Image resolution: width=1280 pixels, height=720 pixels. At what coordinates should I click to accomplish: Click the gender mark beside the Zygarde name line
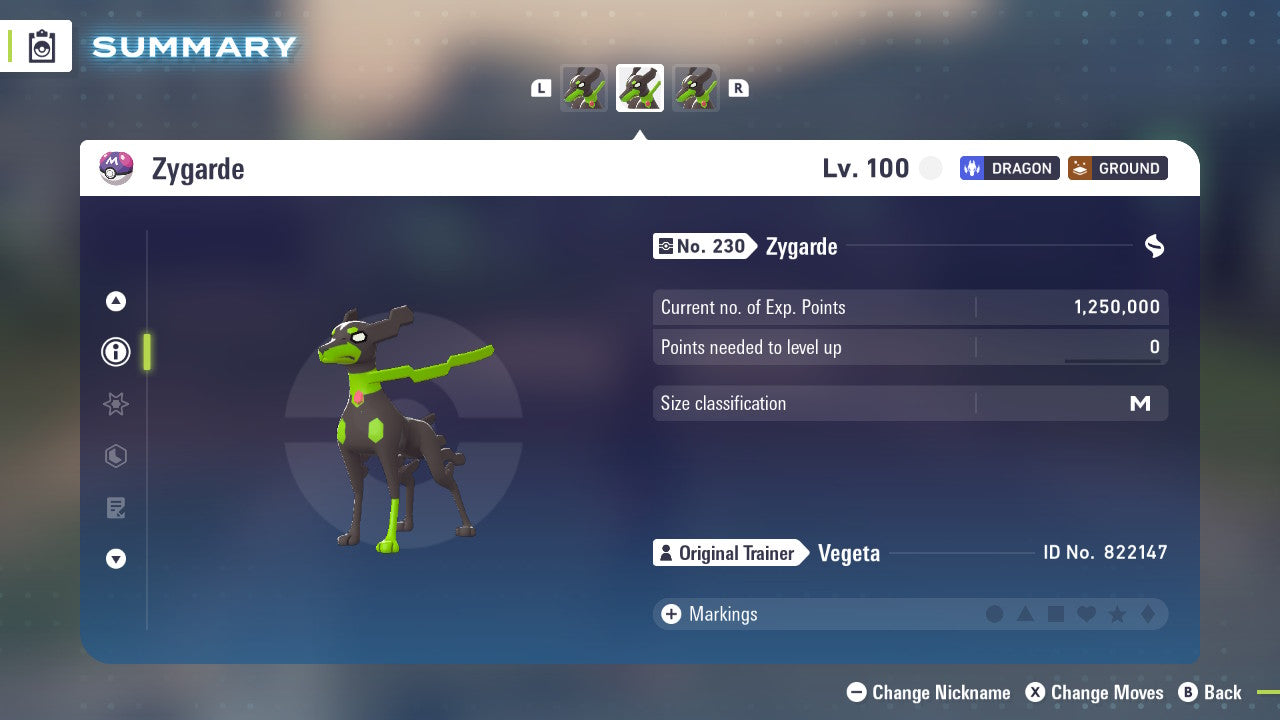click(x=1154, y=246)
